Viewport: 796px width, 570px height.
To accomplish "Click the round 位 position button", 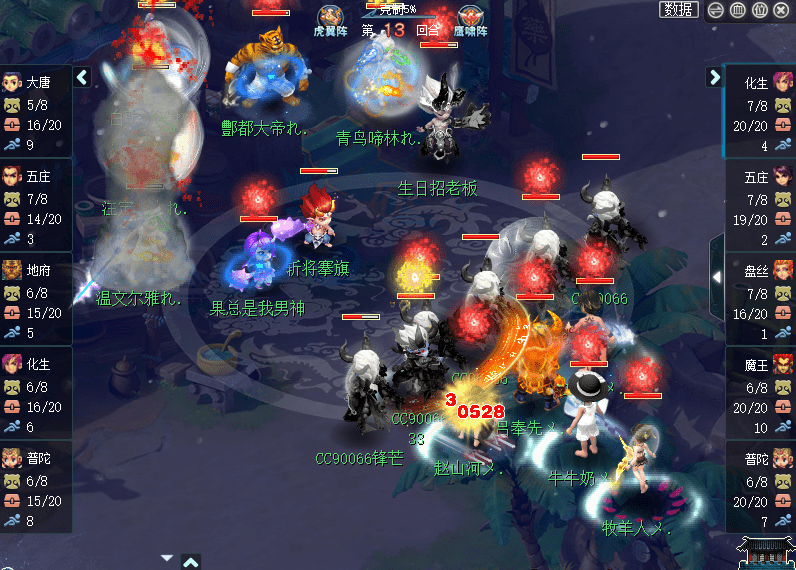I will (x=760, y=10).
